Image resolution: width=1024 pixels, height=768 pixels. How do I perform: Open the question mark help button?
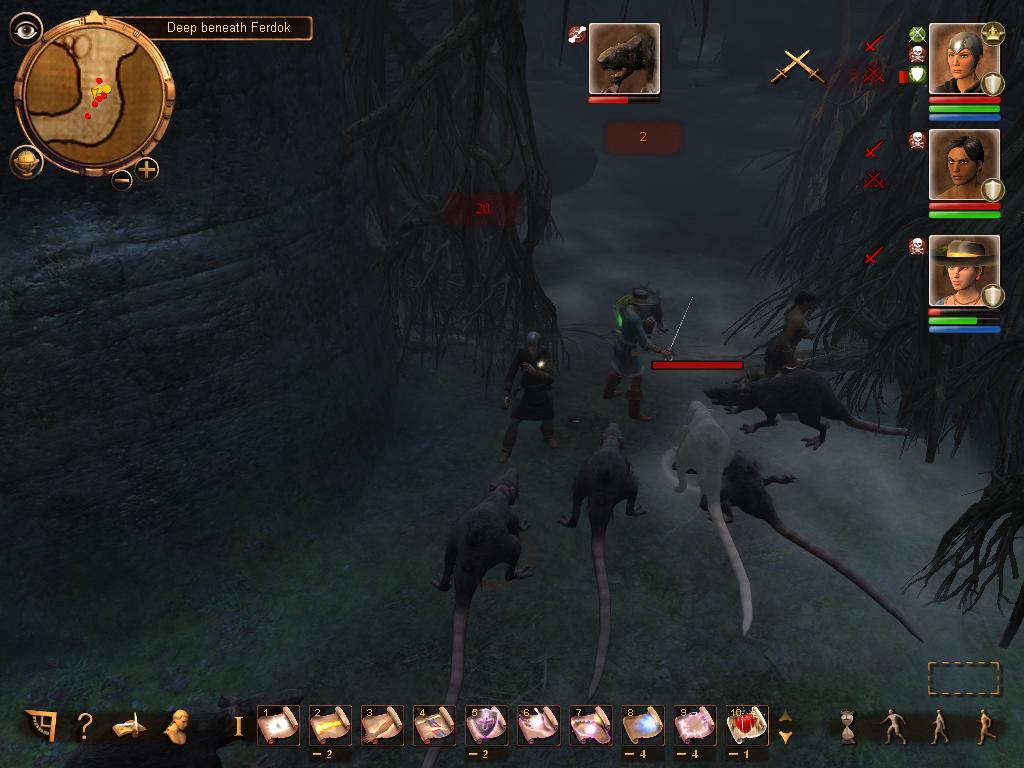(x=85, y=726)
